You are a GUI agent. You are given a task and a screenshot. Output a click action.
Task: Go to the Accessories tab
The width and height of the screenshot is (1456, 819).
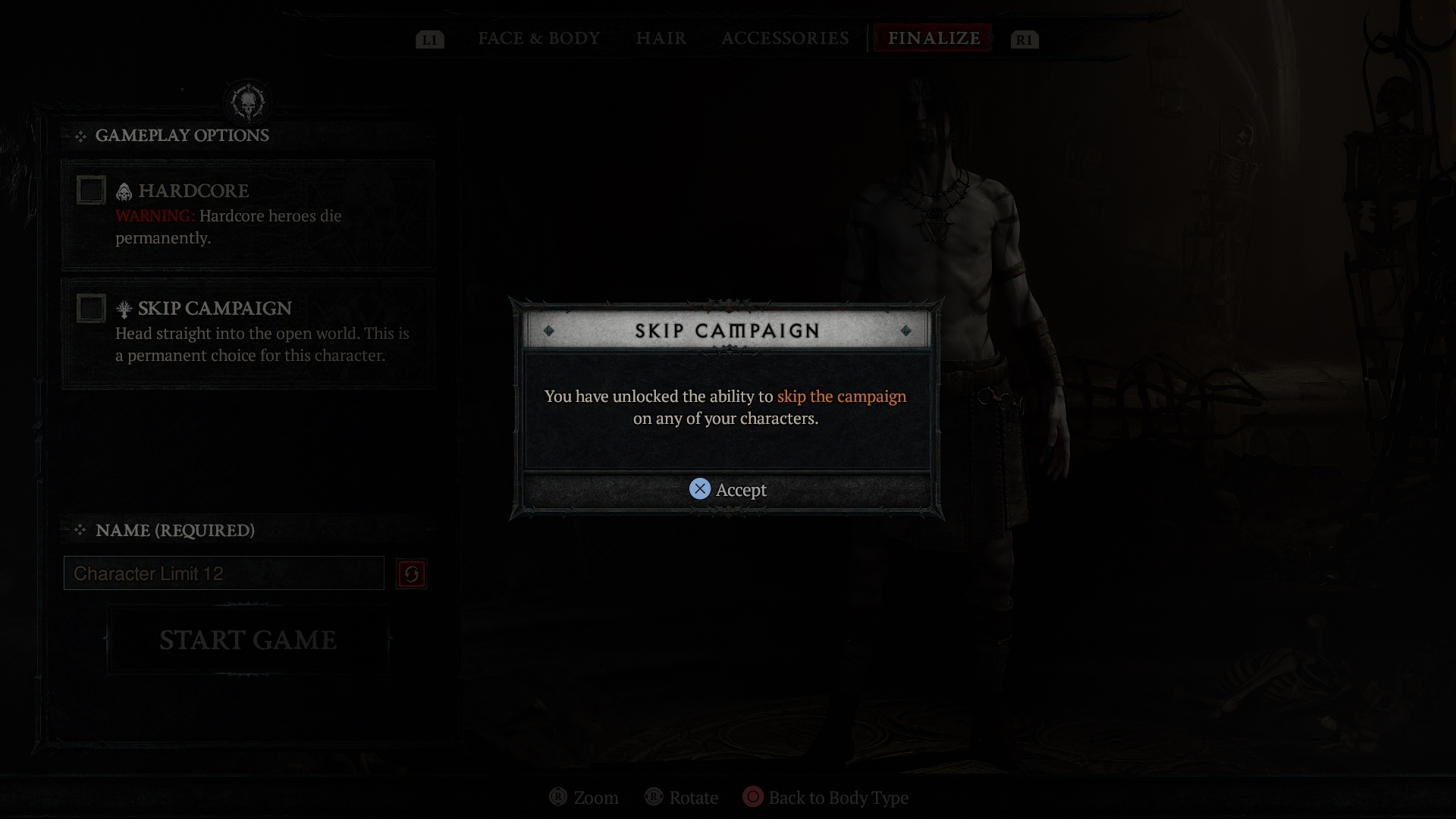pyautogui.click(x=785, y=38)
